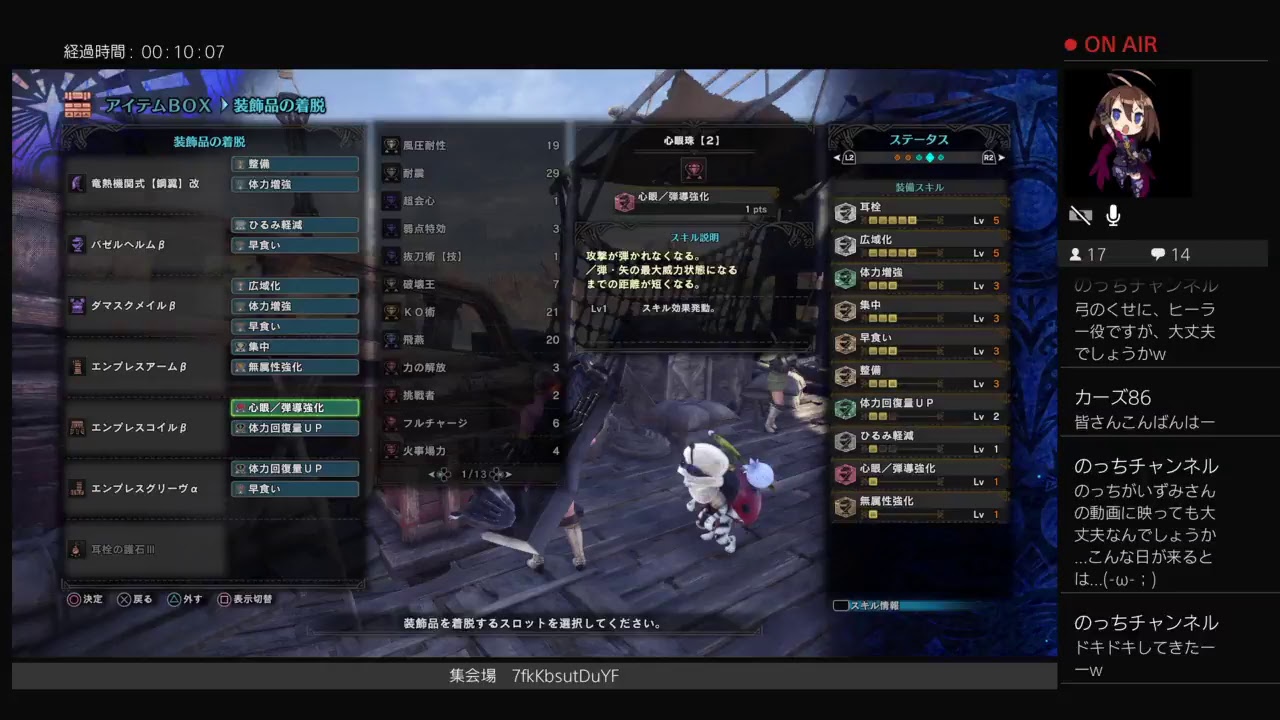This screenshot has height=720, width=1280.
Task: Click the 心眼珠【2】 decoration jewel icon
Action: coord(693,170)
